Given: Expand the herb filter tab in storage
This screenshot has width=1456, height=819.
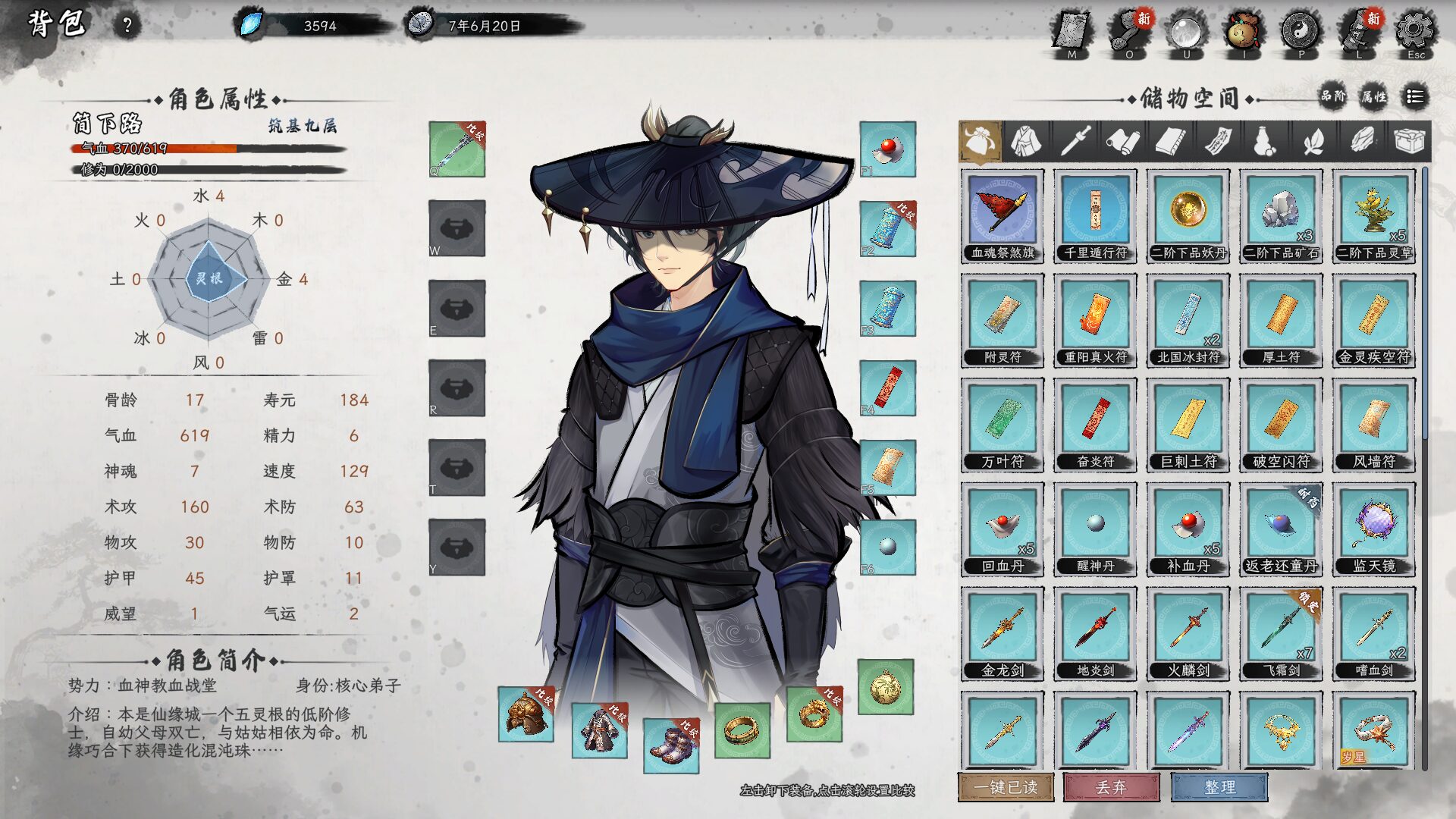Looking at the screenshot, I should (x=1313, y=140).
